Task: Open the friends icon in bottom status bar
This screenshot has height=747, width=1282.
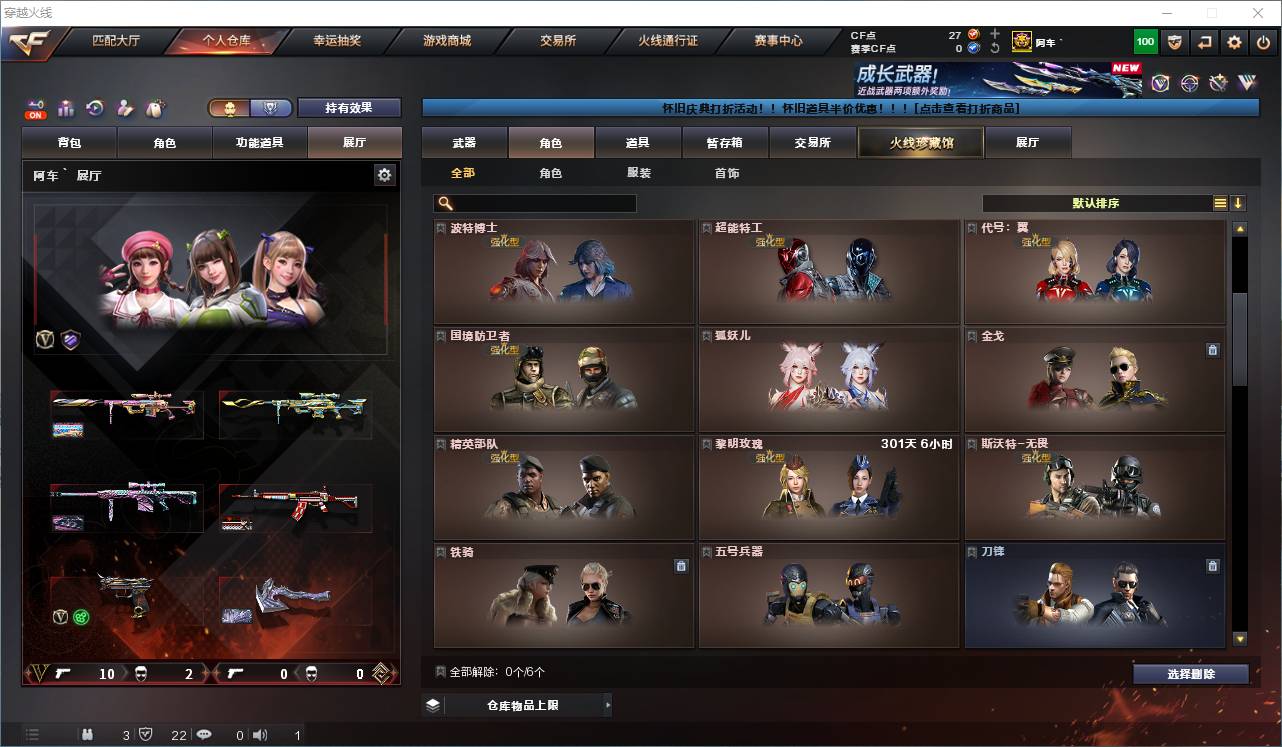Action: point(88,734)
